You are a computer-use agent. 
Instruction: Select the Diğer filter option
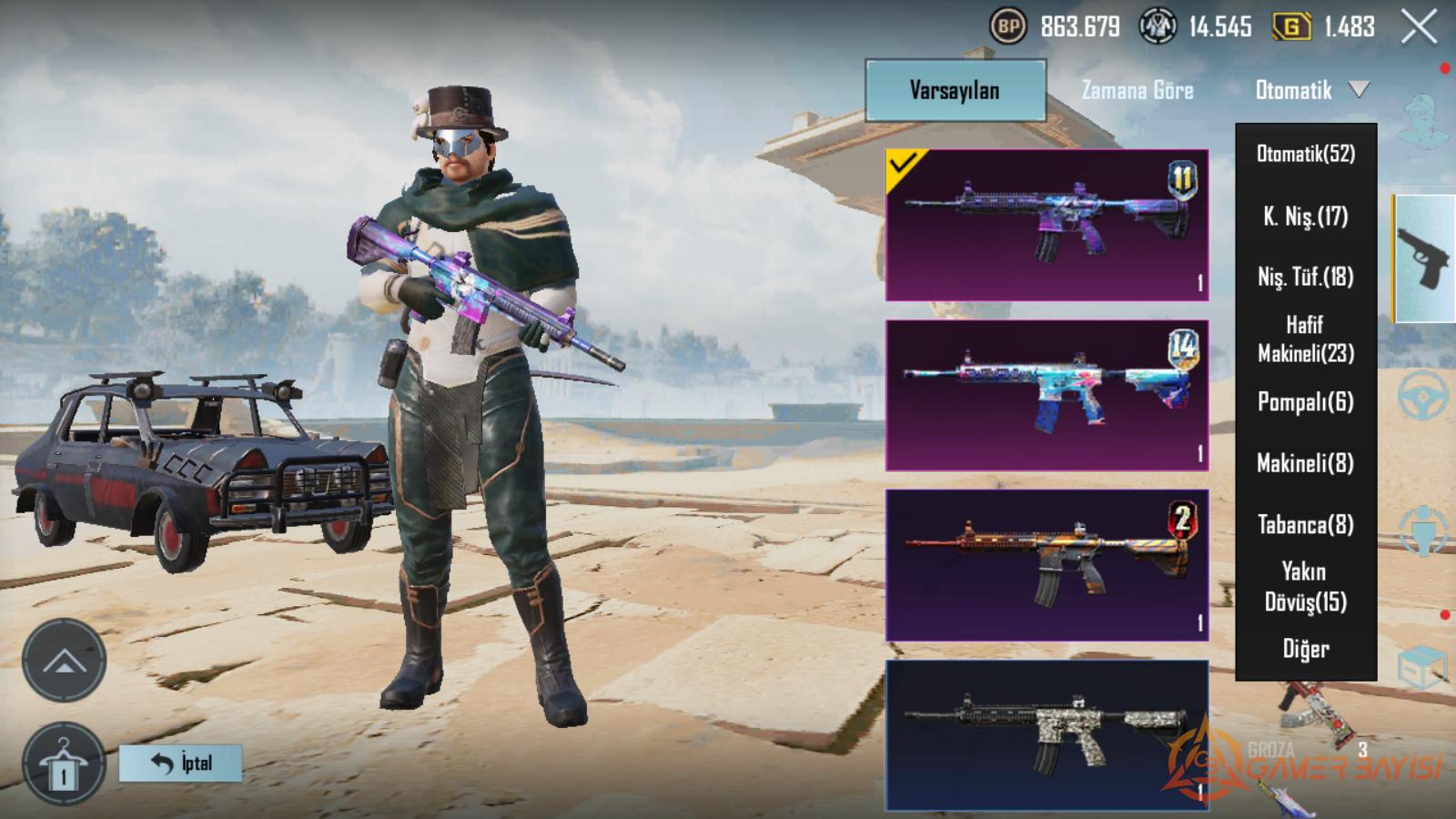click(x=1305, y=649)
